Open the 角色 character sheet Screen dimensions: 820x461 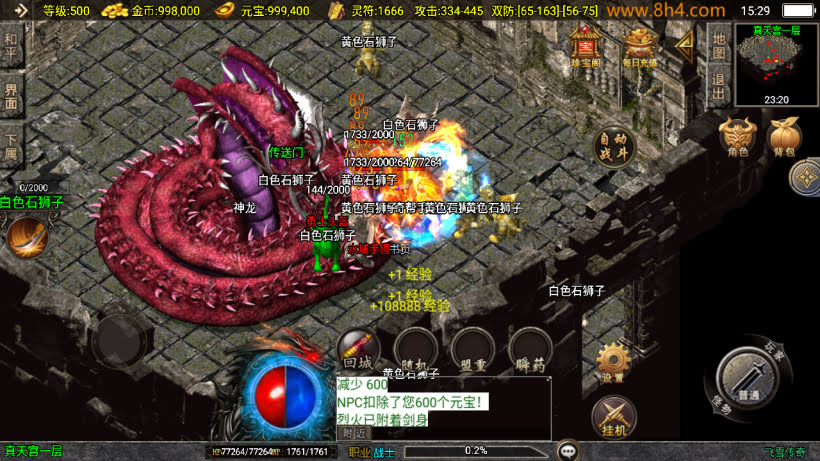click(739, 139)
